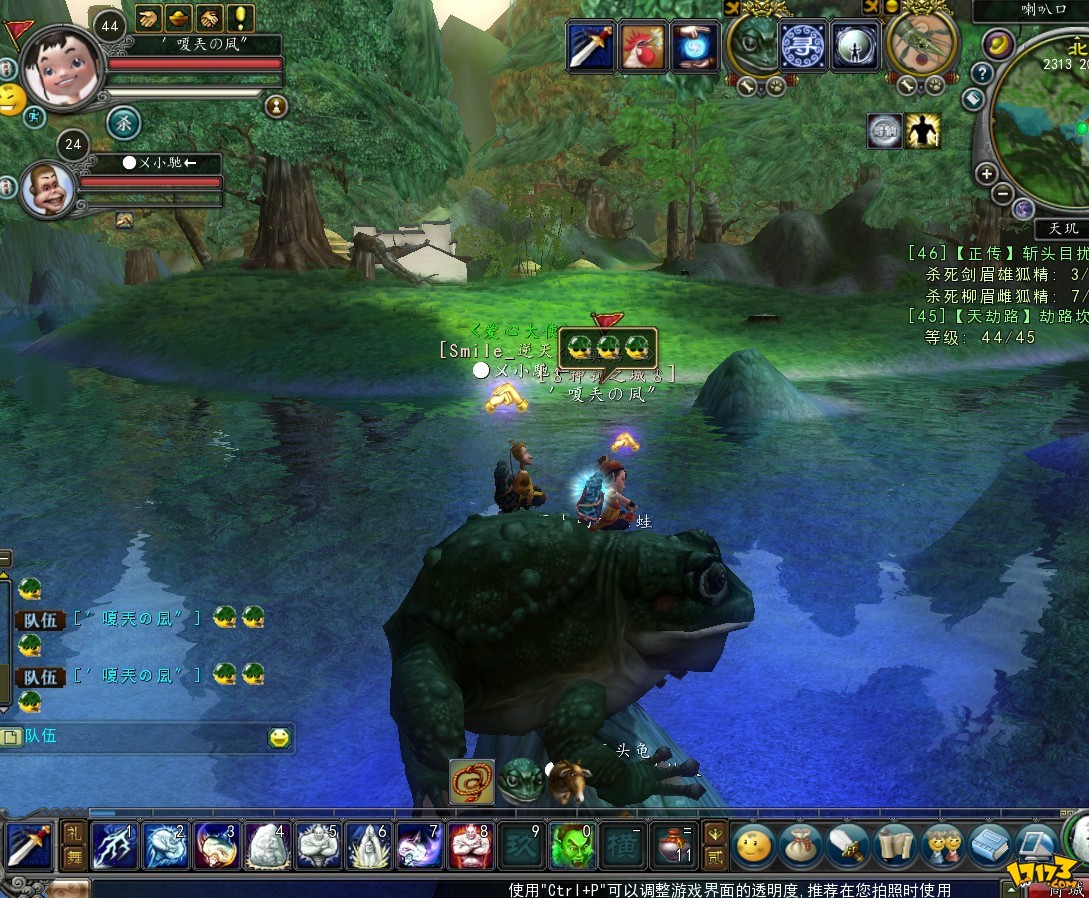This screenshot has height=898, width=1089.
Task: Use the lightning skill in slot 1
Action: click(114, 846)
